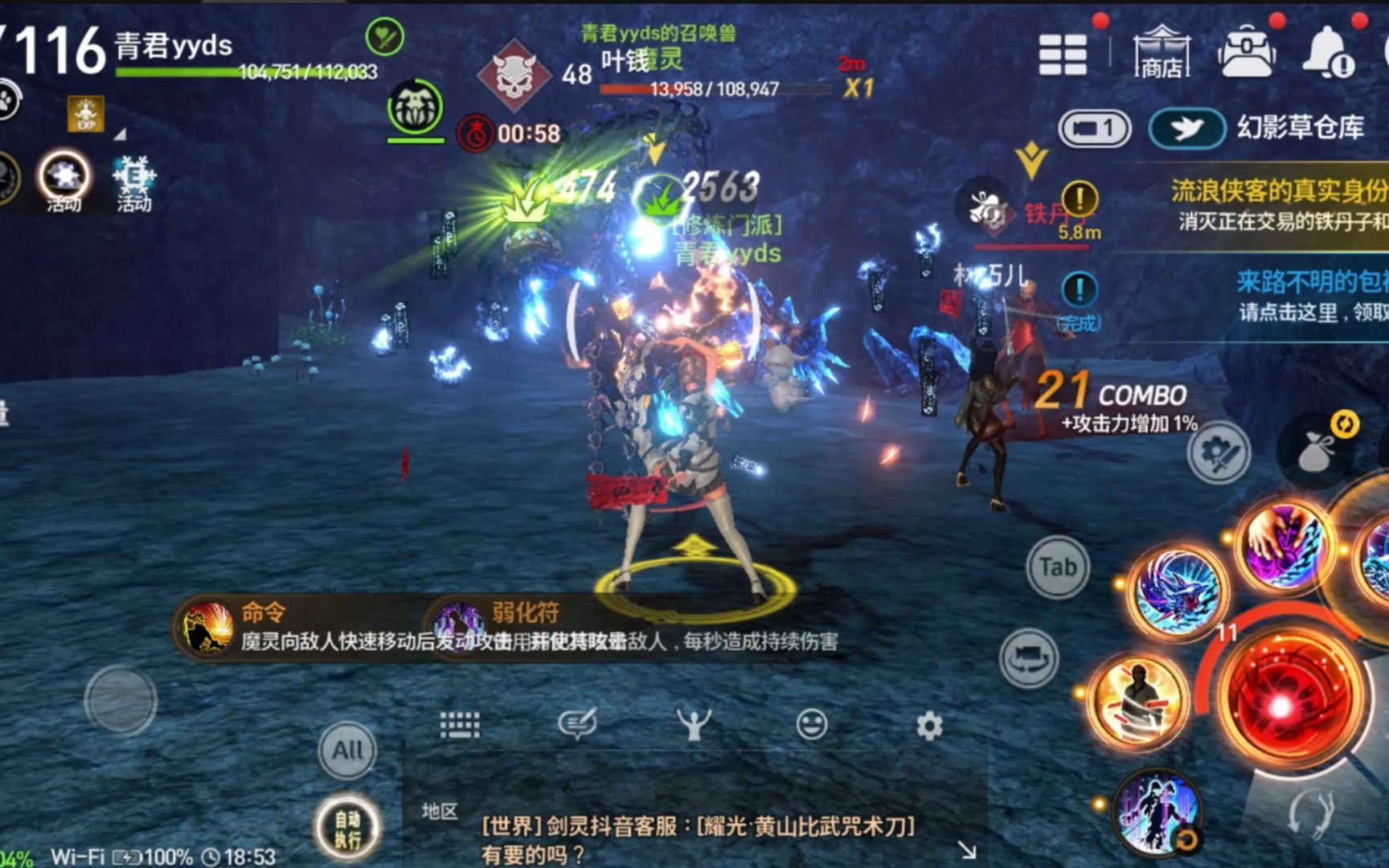Open the grid main menu
Viewport: 1389px width, 868px height.
[1062, 54]
